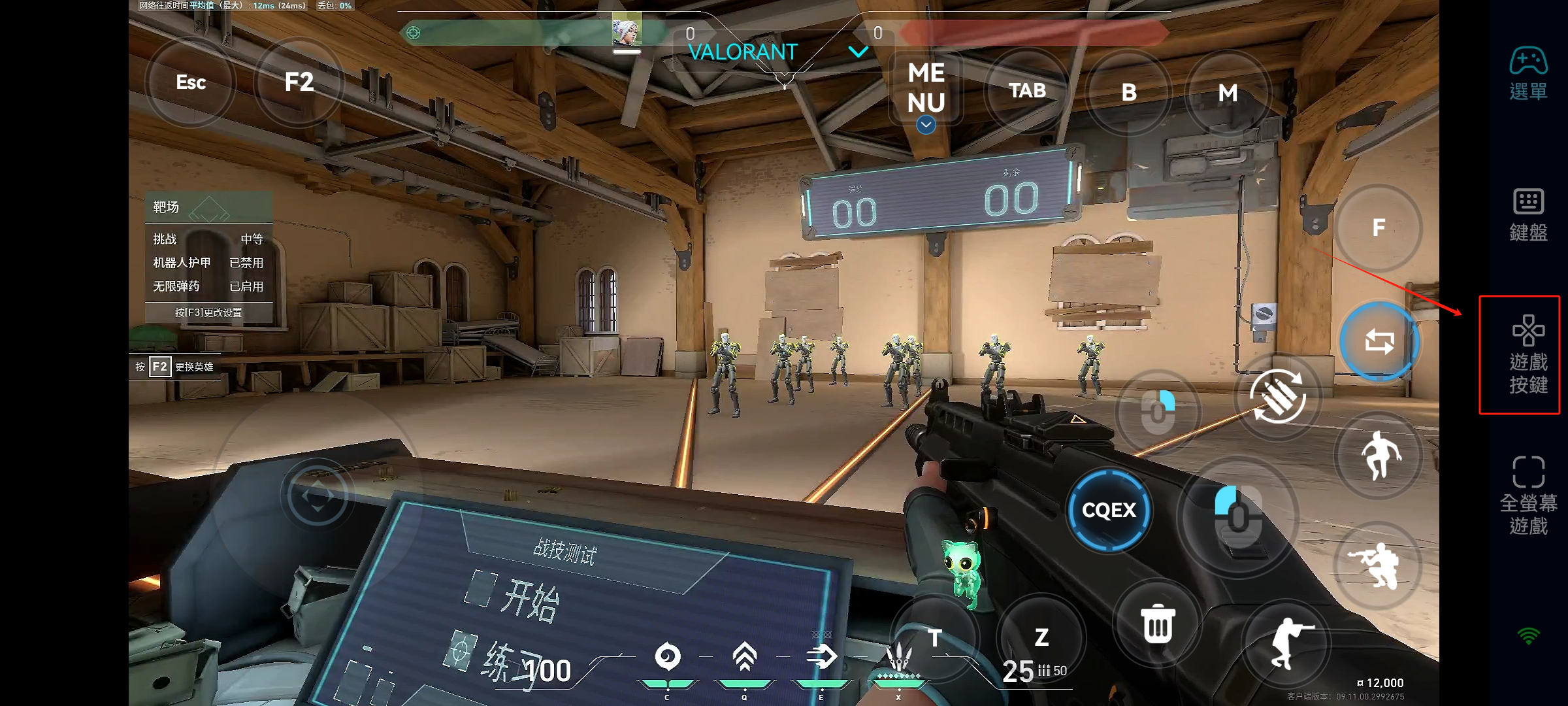Tap the Z virtual key
Image resolution: width=1568 pixels, height=706 pixels.
click(1041, 637)
